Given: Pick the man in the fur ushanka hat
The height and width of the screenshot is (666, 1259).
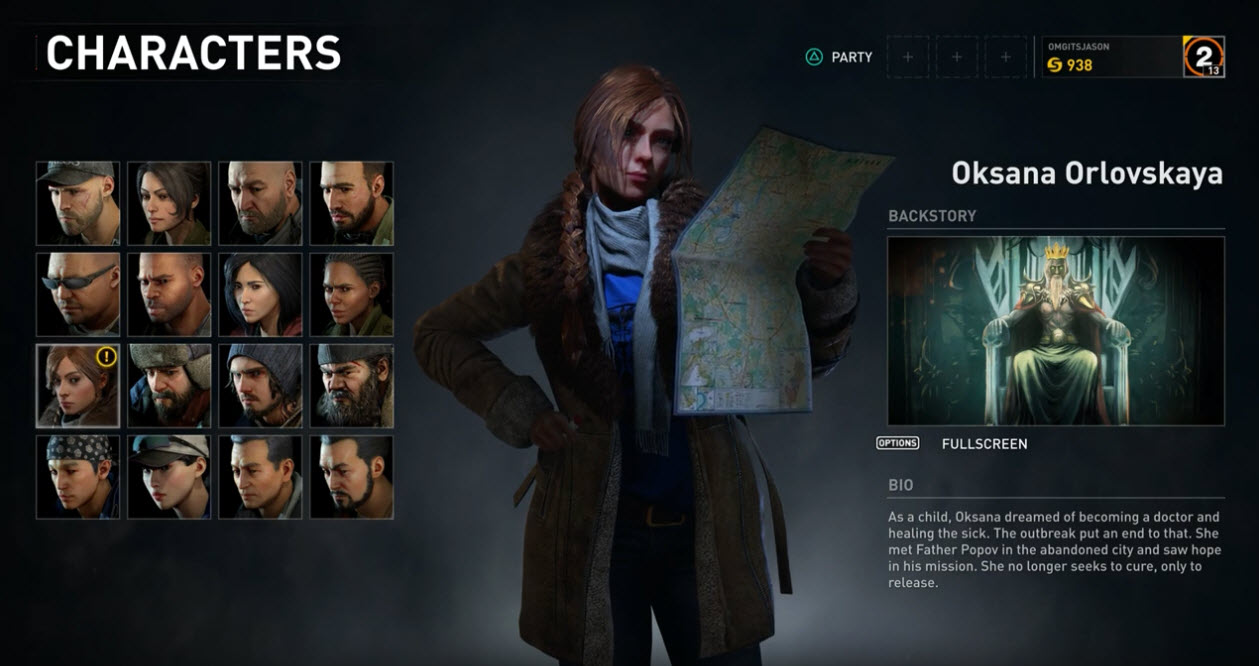Looking at the screenshot, I should coord(169,385).
